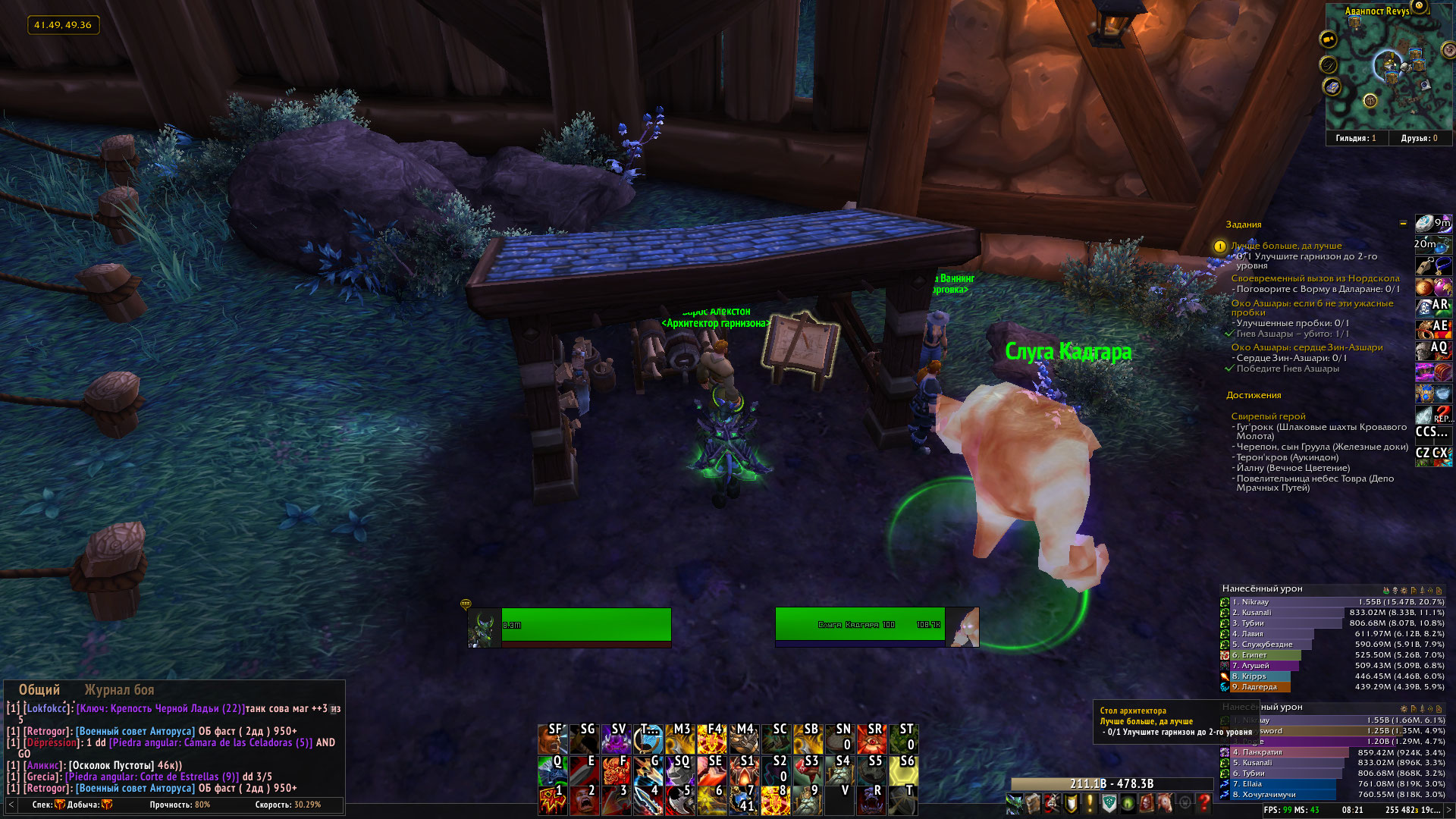
Task: Cast the red eye ability on SR
Action: [x=871, y=739]
